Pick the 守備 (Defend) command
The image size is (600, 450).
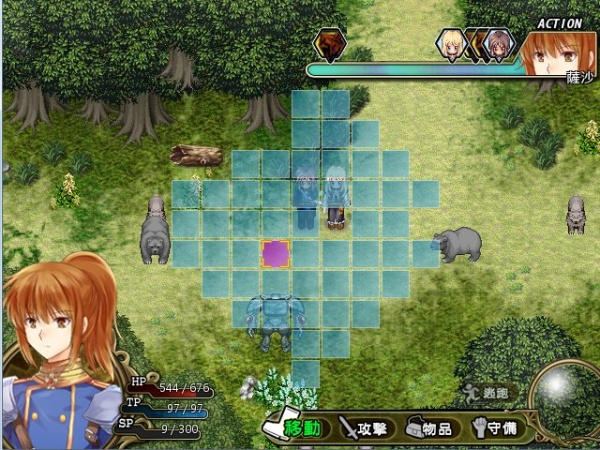494,428
